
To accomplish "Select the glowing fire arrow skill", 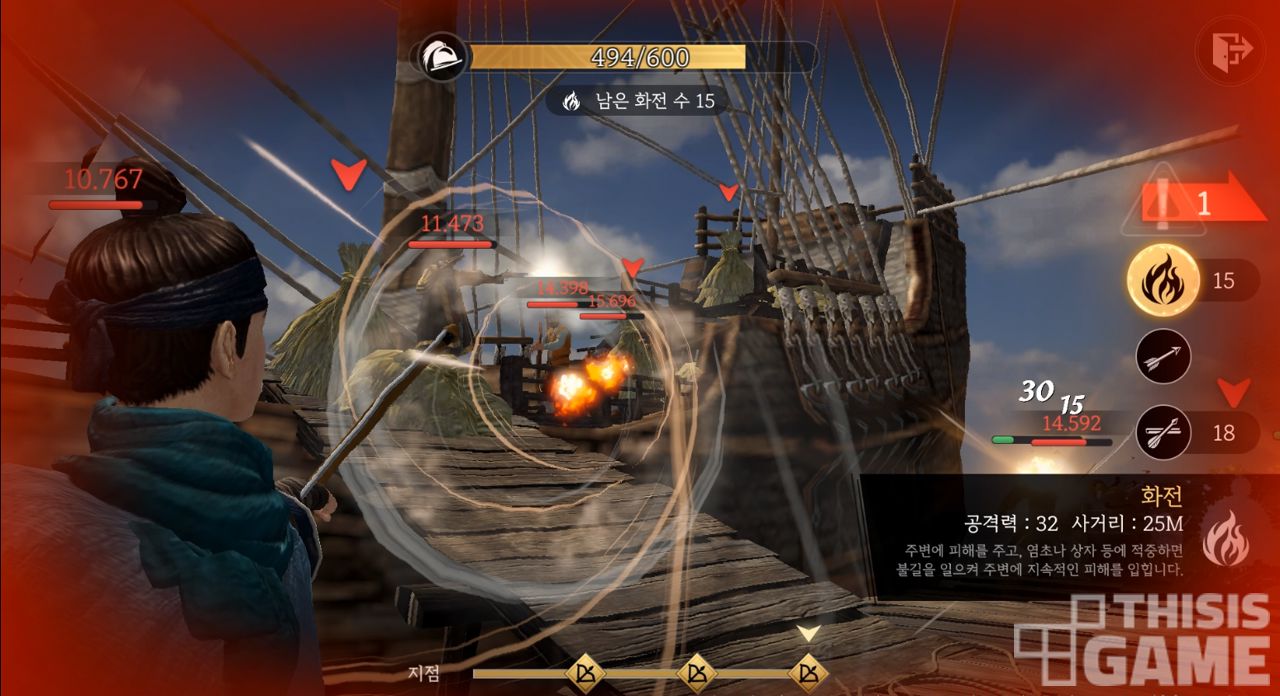I will [x=1163, y=281].
